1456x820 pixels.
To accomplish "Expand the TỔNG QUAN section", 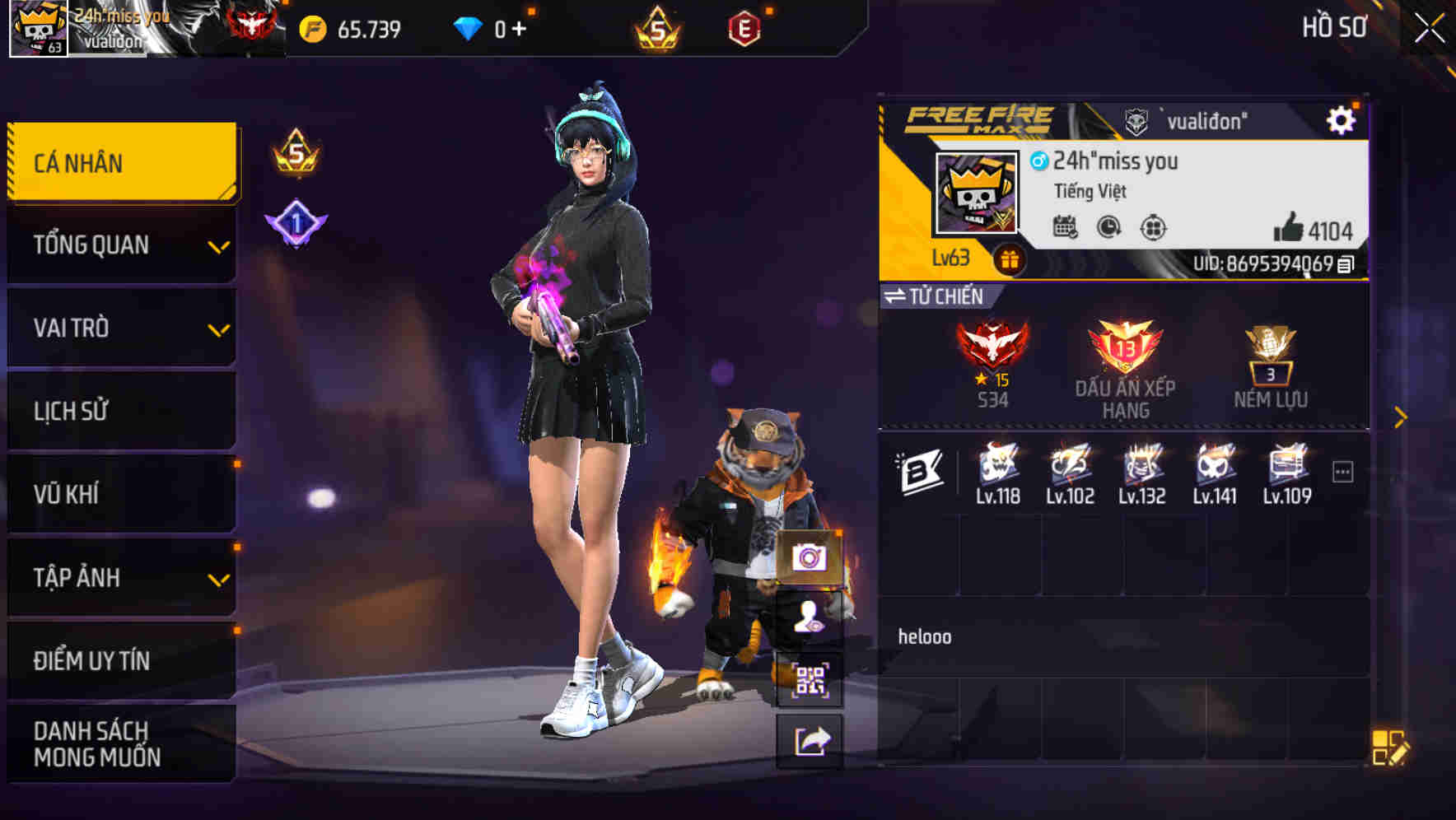I will [x=122, y=245].
